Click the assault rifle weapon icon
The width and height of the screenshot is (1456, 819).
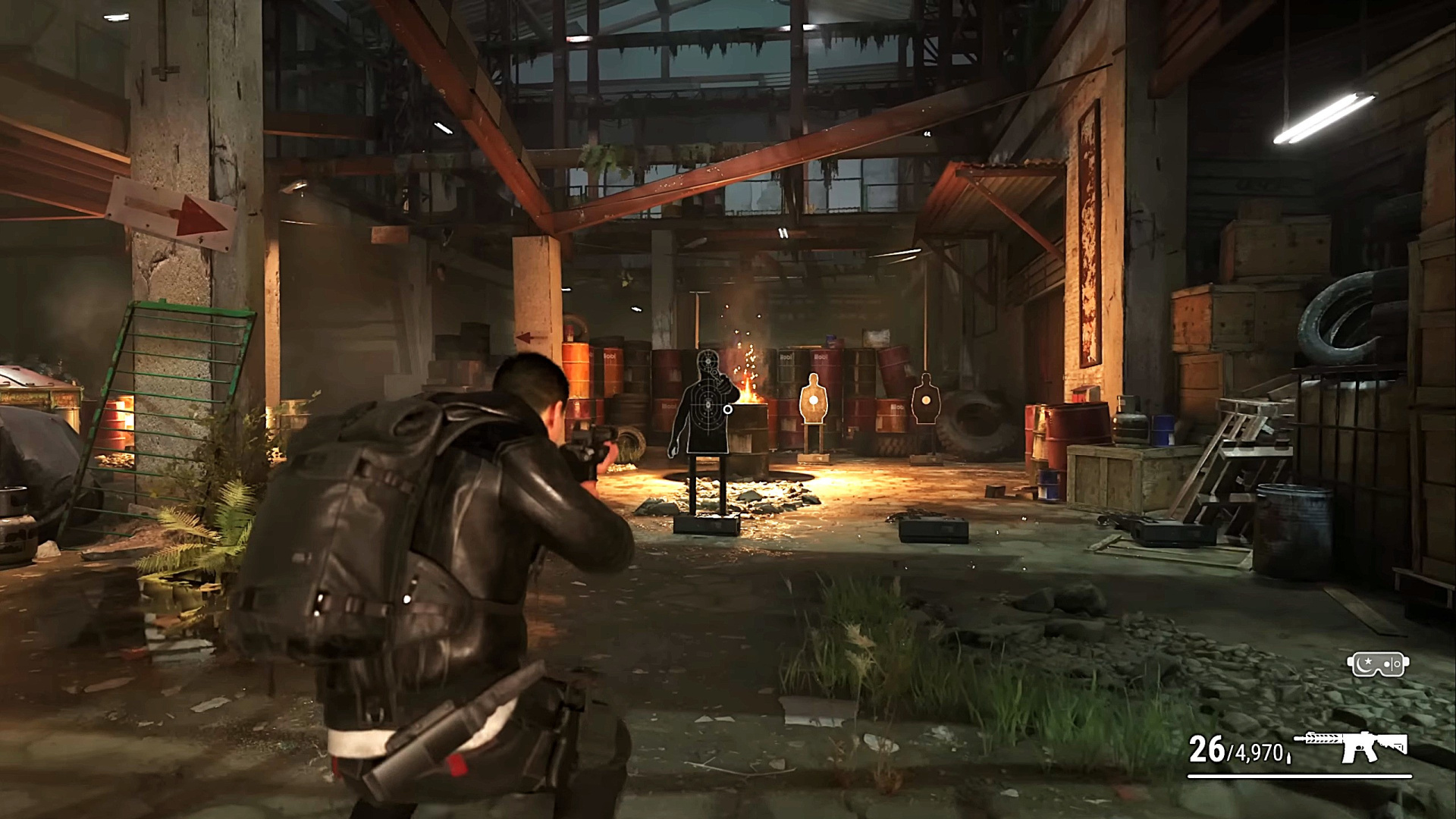click(1357, 745)
